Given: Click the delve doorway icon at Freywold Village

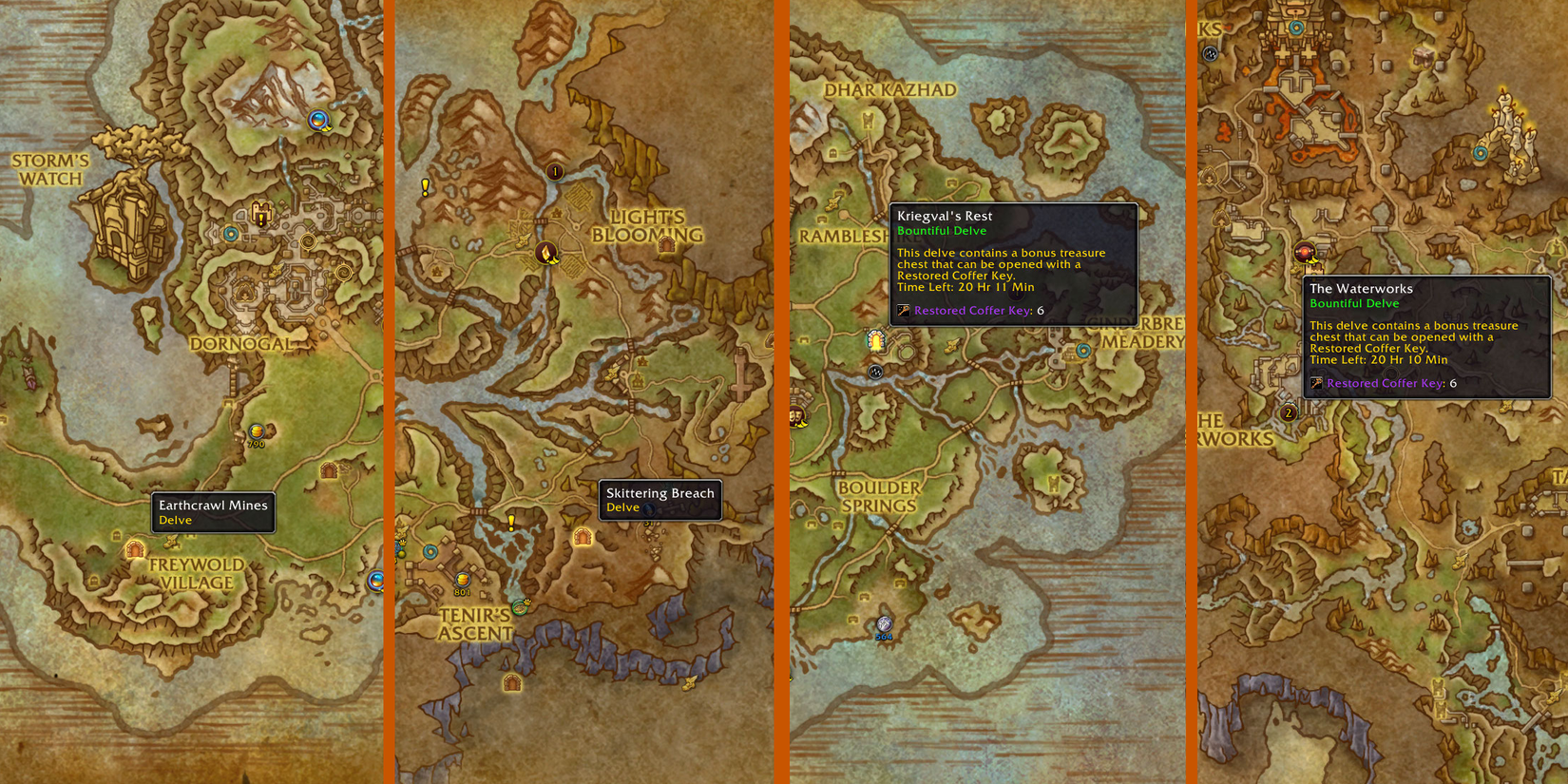Looking at the screenshot, I should [x=135, y=550].
